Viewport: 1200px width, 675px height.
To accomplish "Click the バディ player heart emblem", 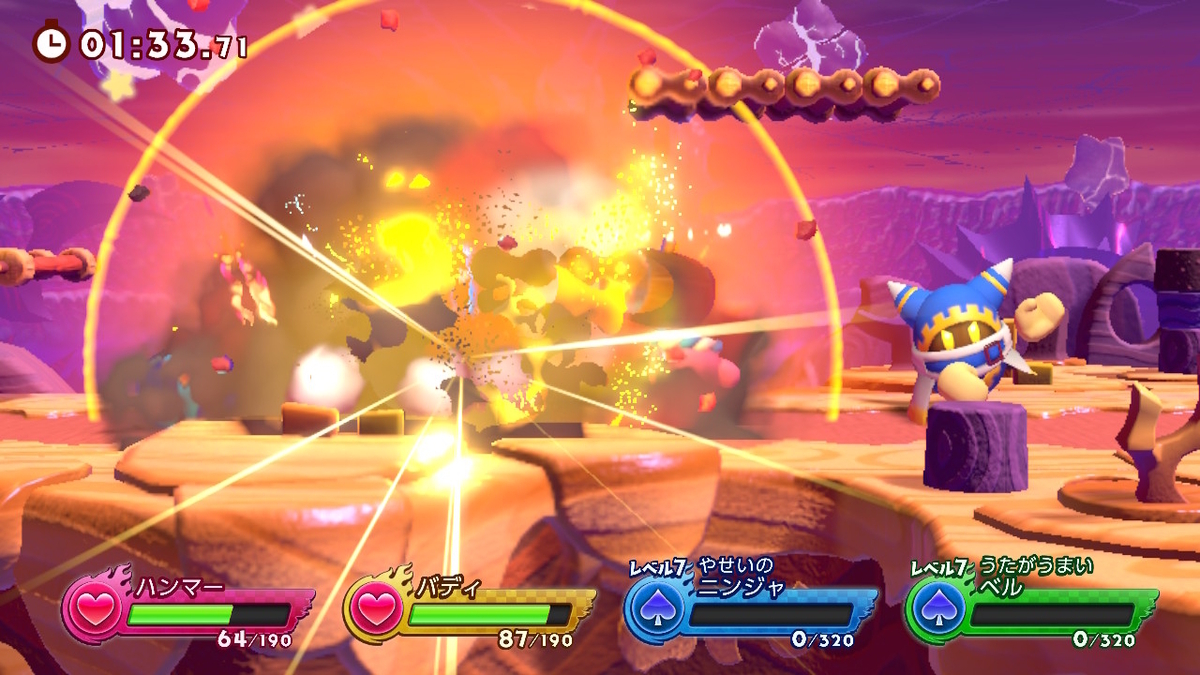I will click(375, 609).
